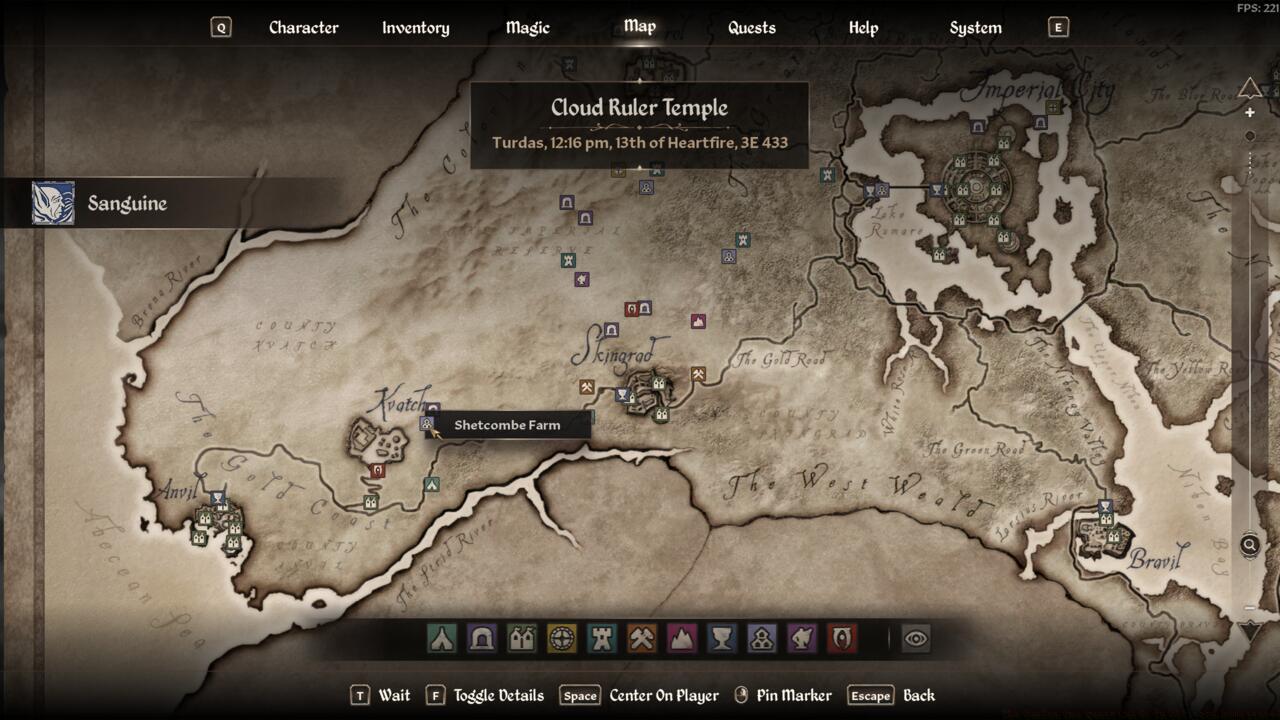Toggle the fort tower map filter
Image resolution: width=1280 pixels, height=720 pixels.
coord(602,638)
